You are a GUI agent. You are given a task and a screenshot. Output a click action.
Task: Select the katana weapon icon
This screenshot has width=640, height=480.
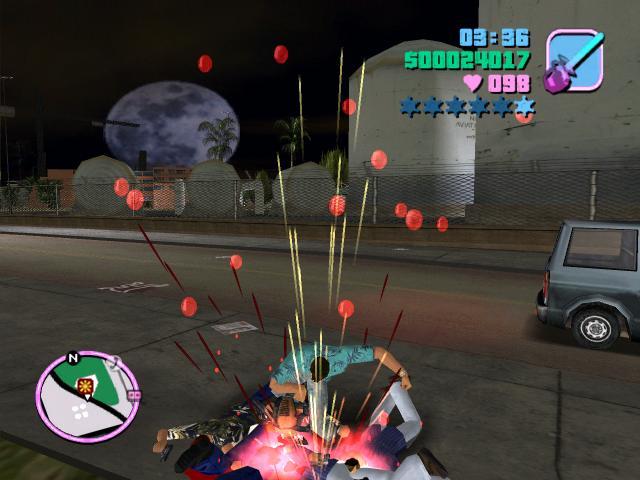pyautogui.click(x=575, y=60)
